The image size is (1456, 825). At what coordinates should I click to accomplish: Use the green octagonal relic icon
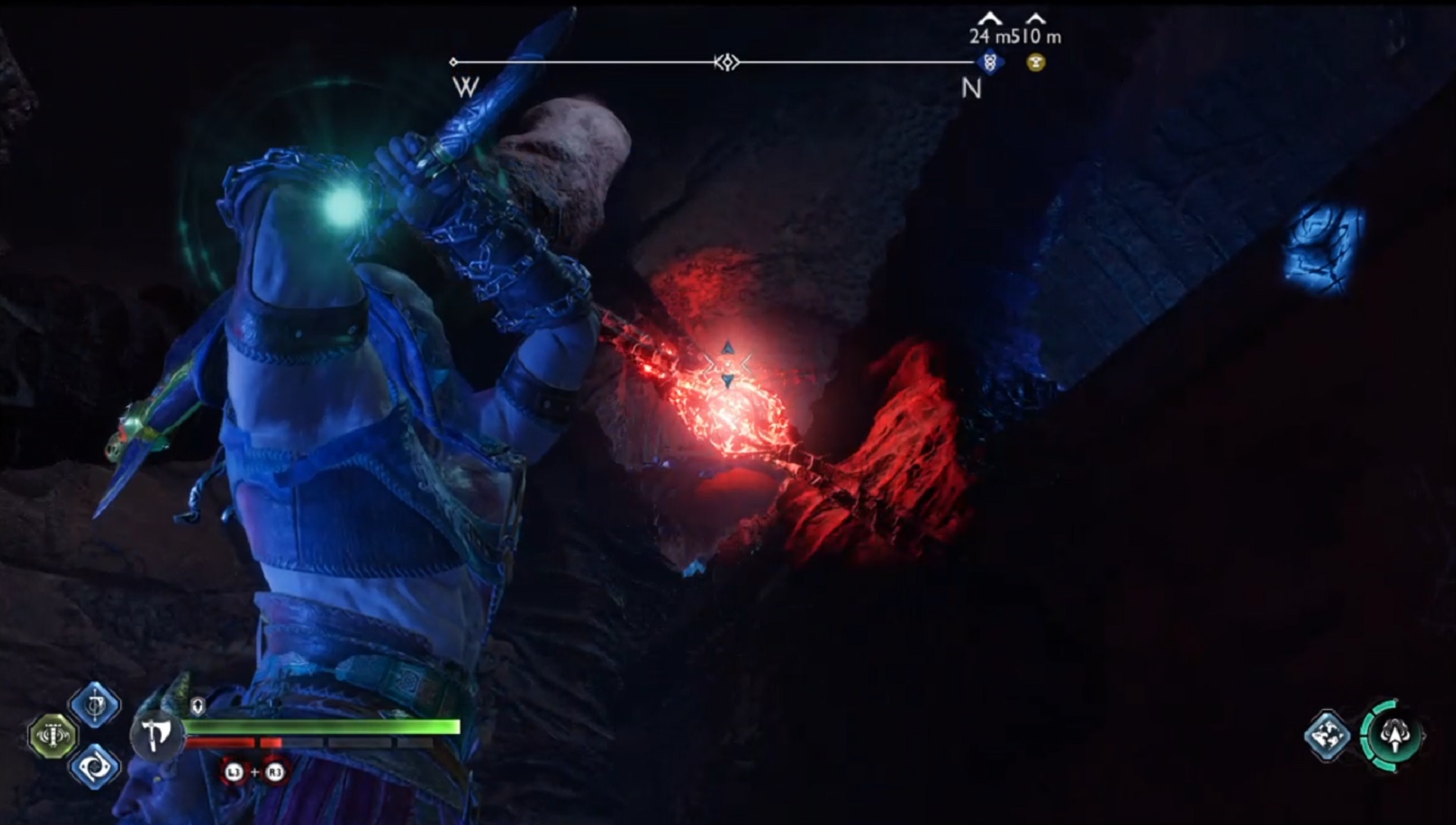(x=52, y=736)
